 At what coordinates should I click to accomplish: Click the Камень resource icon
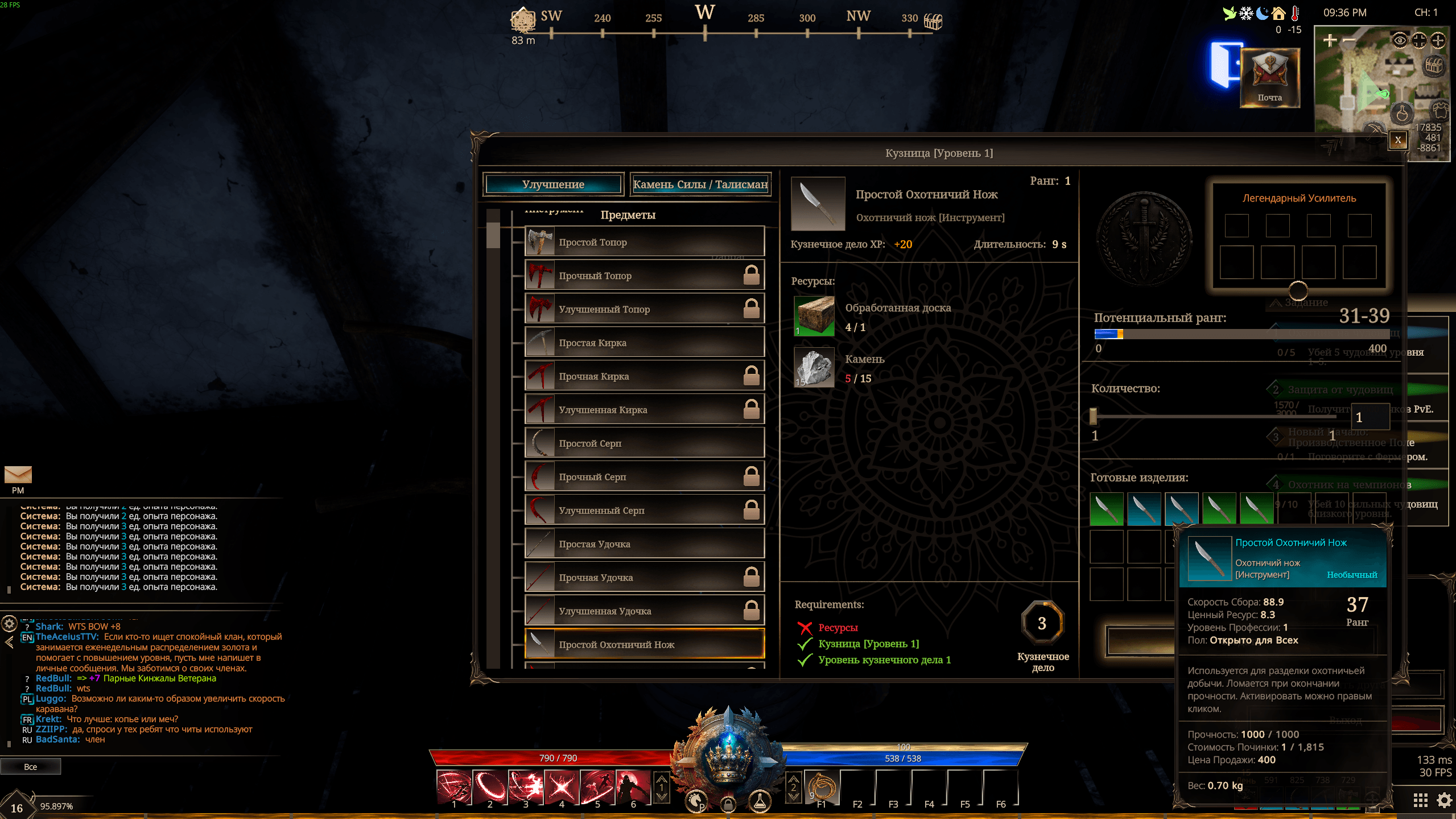coord(814,367)
